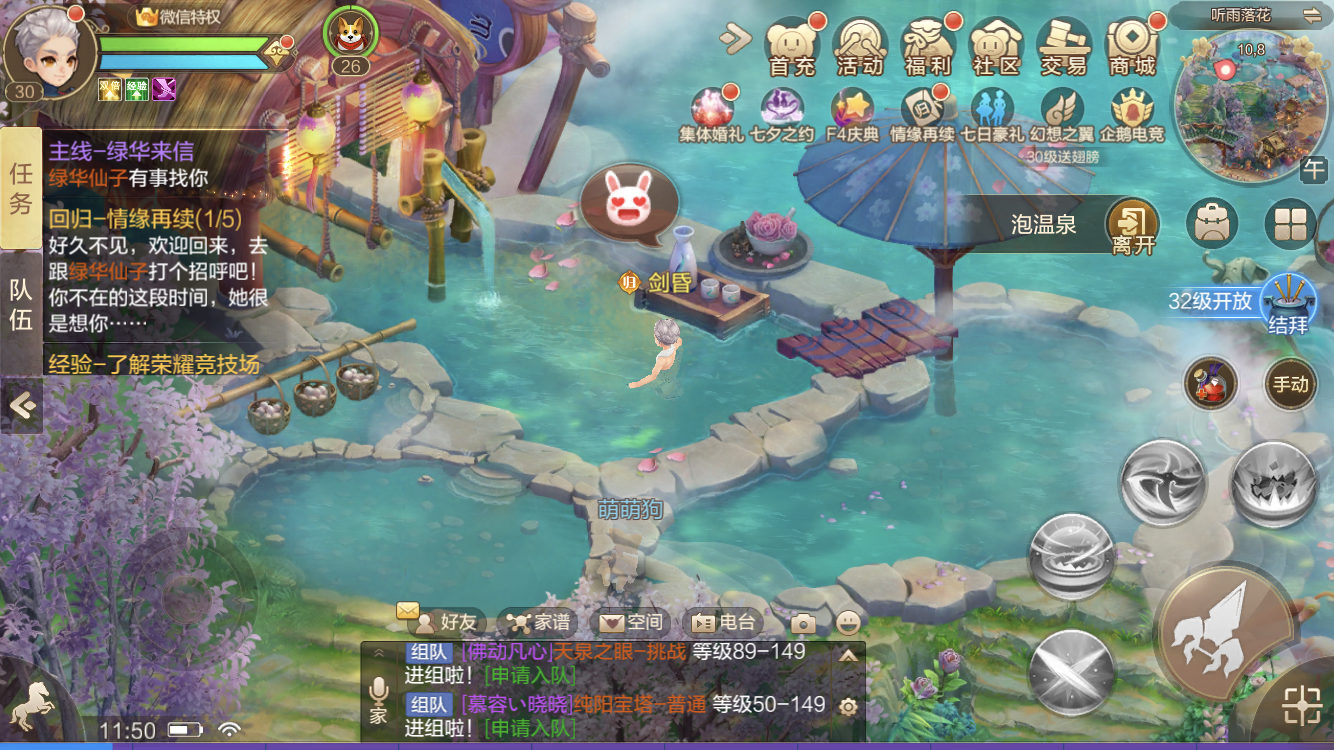The height and width of the screenshot is (750, 1334).
Task: Open the 商城 shop
Action: click(x=1131, y=46)
